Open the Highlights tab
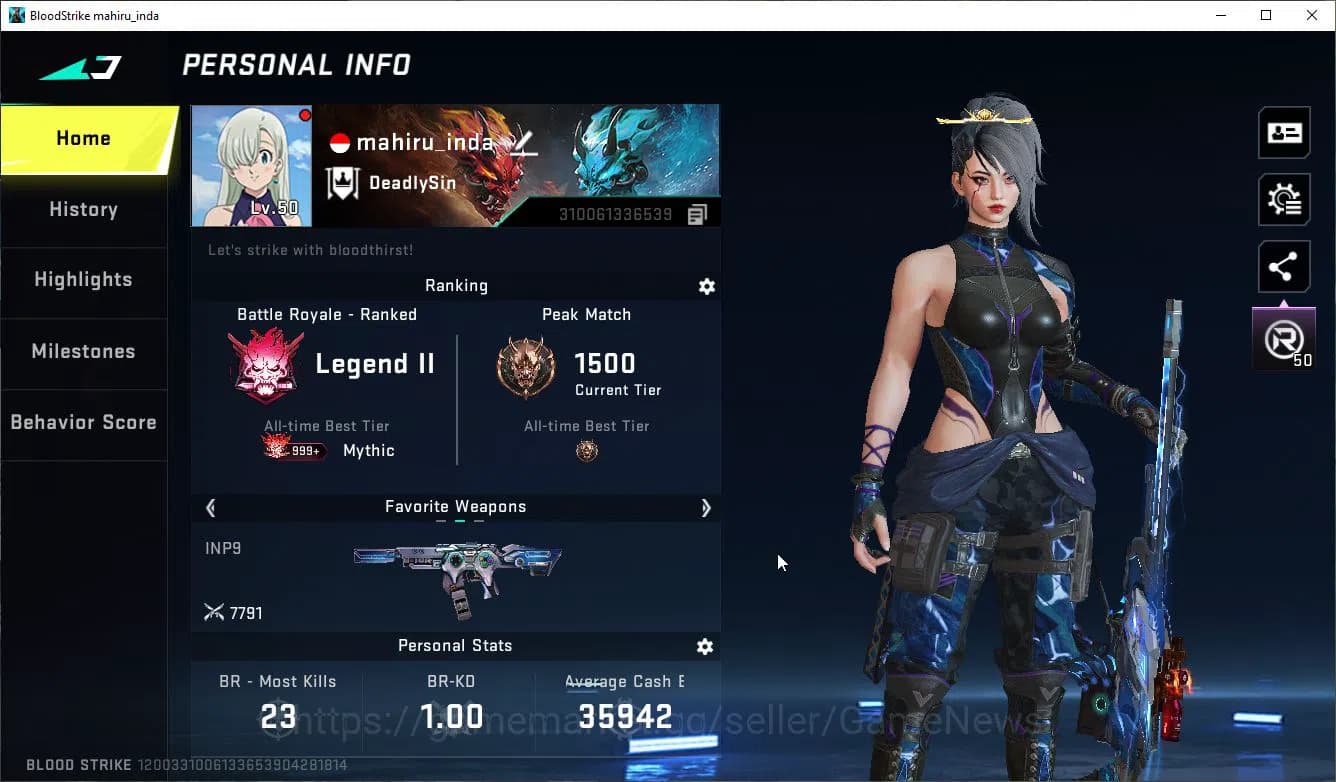Image resolution: width=1336 pixels, height=782 pixels. click(84, 280)
